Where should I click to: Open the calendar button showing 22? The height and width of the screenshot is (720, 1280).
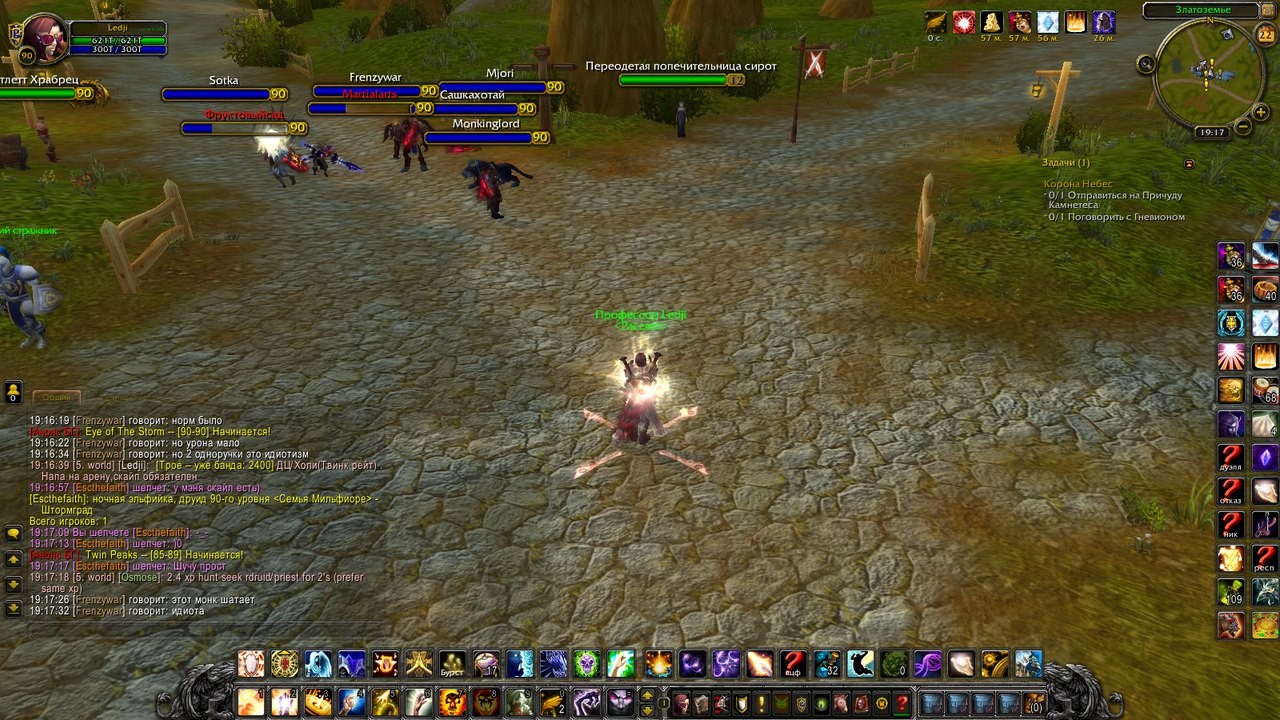(x=1265, y=36)
